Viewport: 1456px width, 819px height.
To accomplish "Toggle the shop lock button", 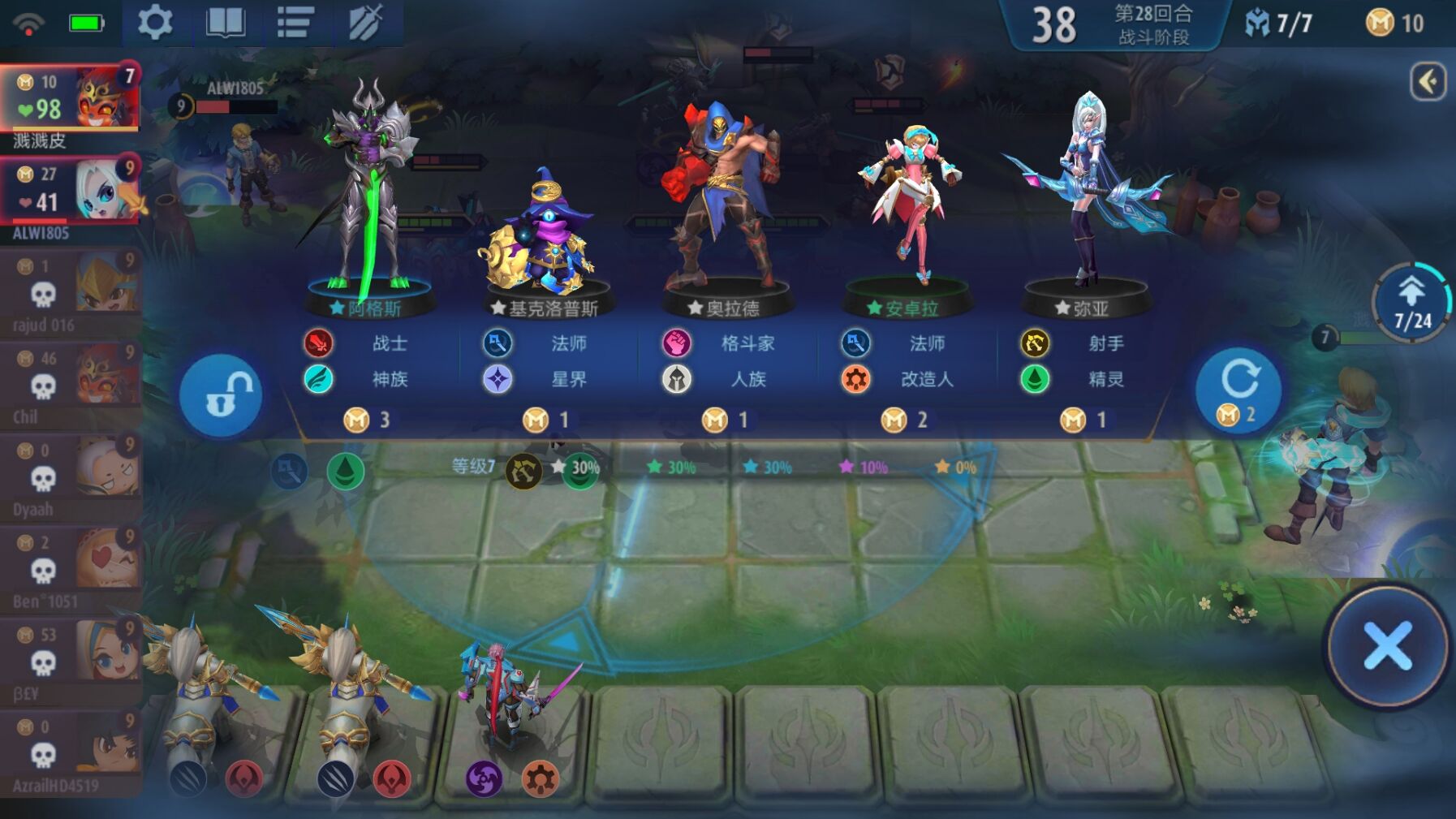I will tap(221, 395).
